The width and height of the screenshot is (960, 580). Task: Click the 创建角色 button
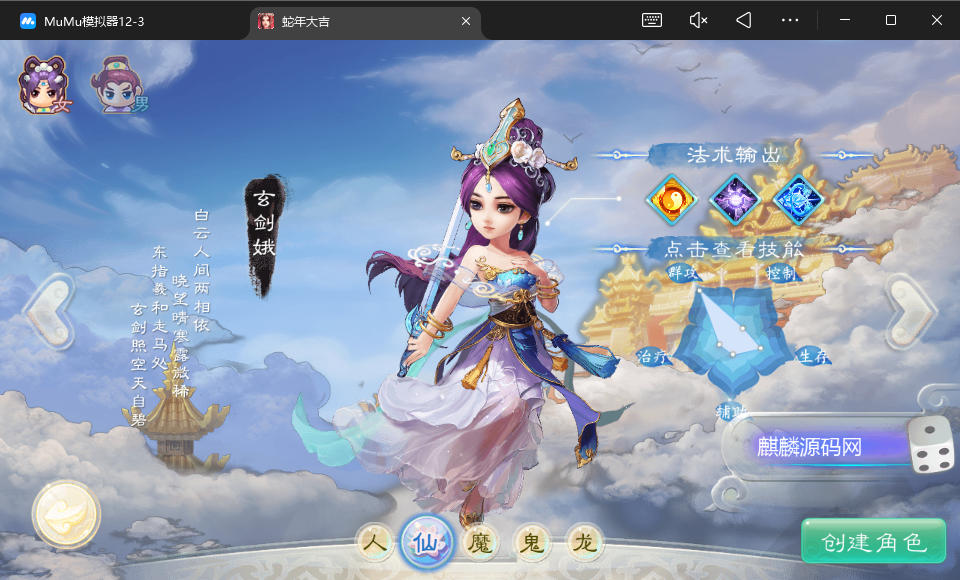pyautogui.click(x=873, y=542)
